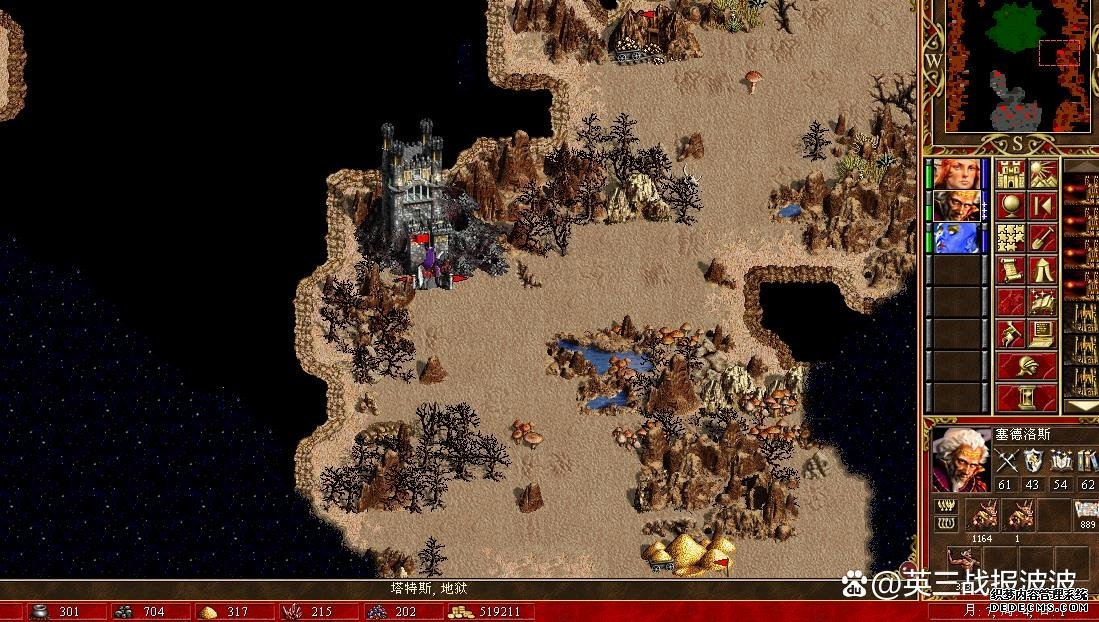The width and height of the screenshot is (1099, 622).
Task: Select the red-haired hero portrait
Action: 958,174
